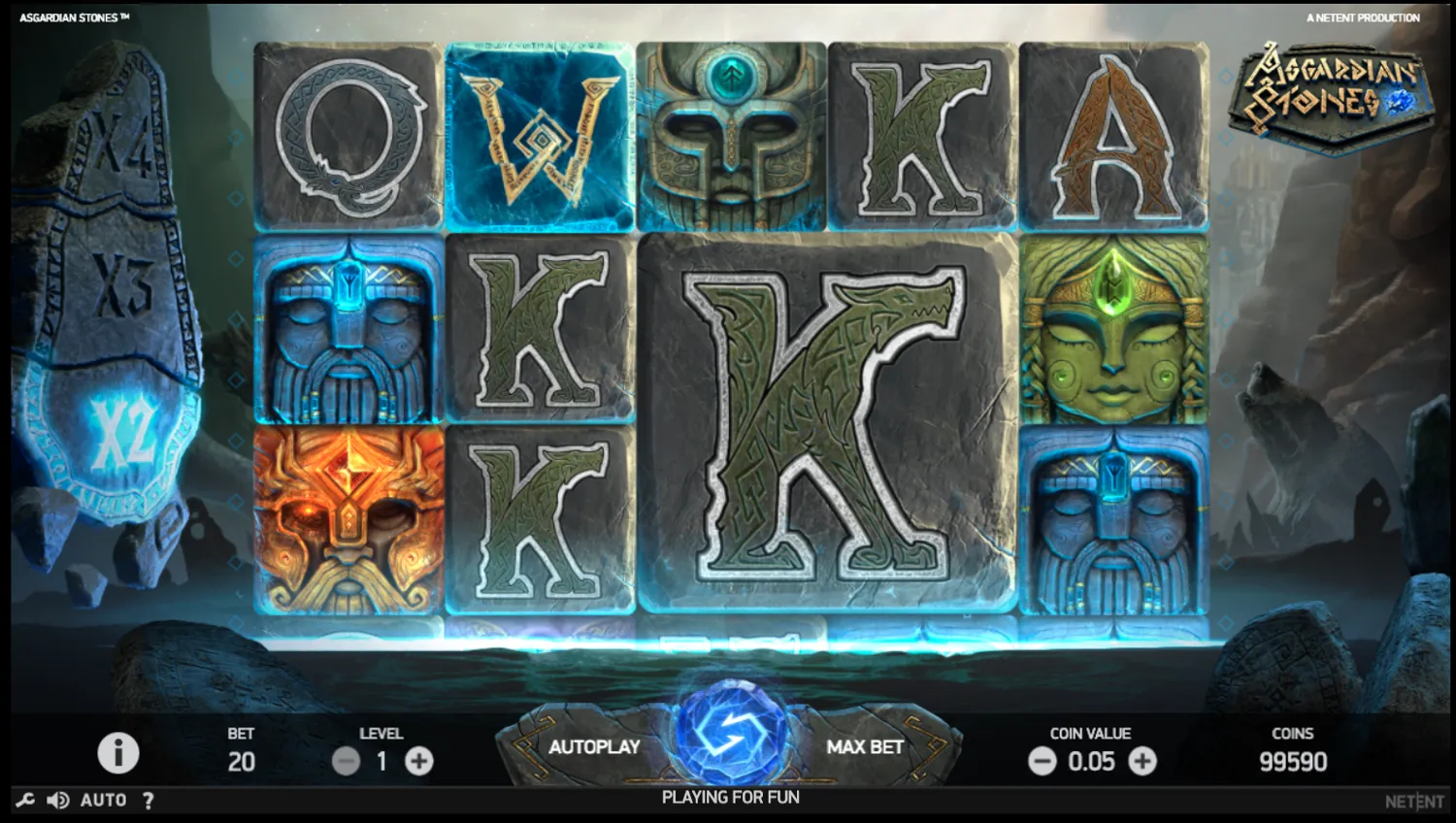Decrease the coin value
Image resolution: width=1456 pixels, height=823 pixels.
1042,761
